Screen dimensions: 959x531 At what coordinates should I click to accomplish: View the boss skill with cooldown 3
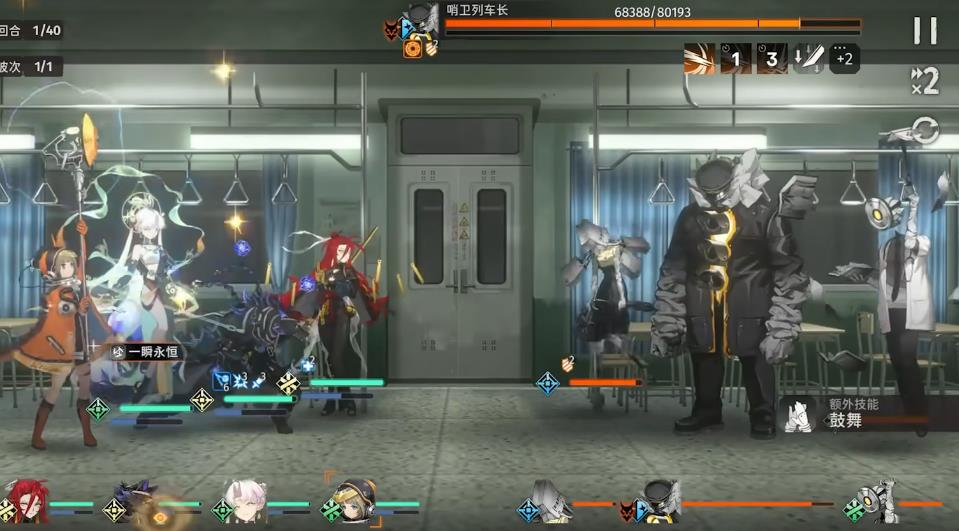771,59
